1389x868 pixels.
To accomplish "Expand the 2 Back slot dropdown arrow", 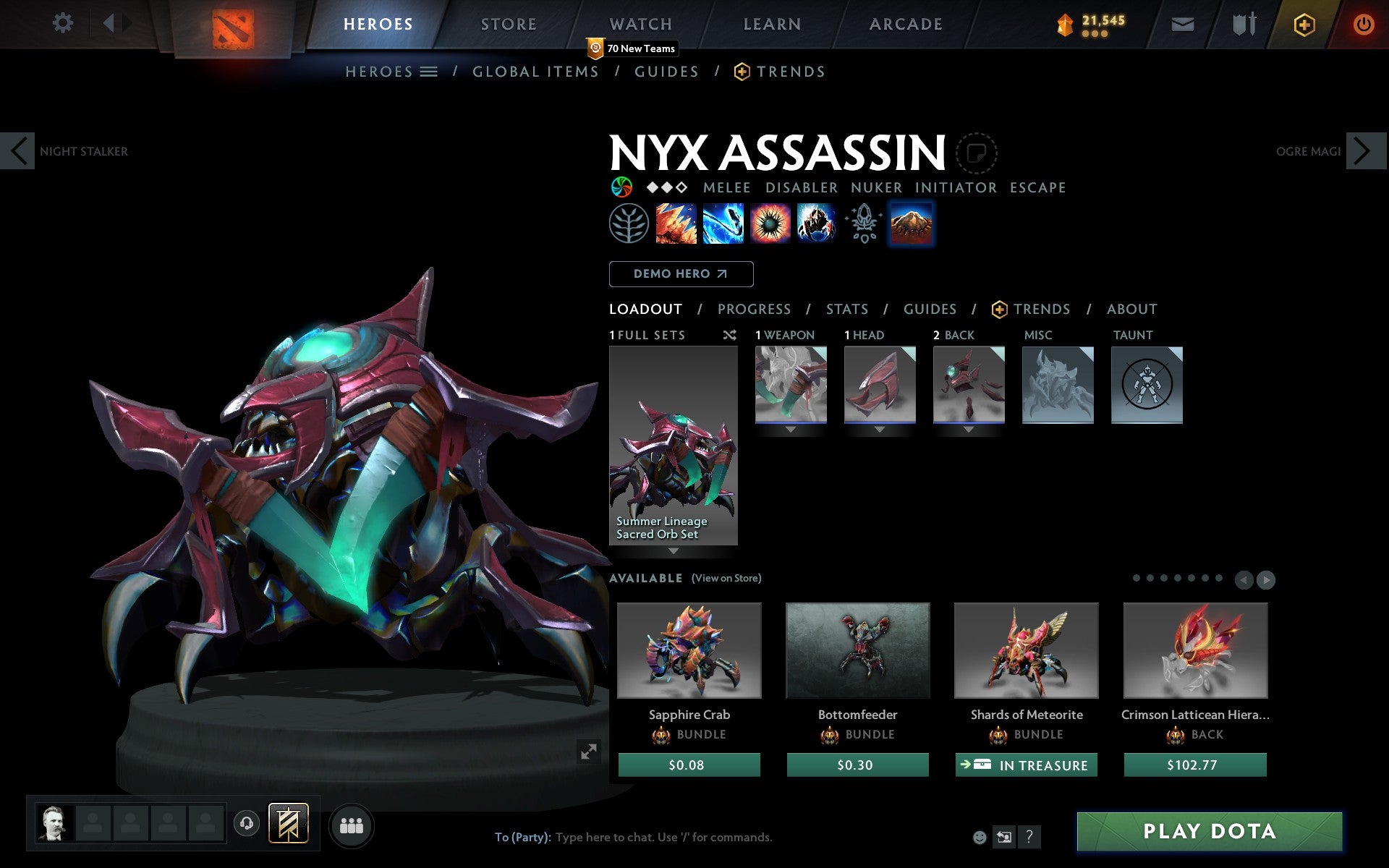I will click(x=969, y=428).
